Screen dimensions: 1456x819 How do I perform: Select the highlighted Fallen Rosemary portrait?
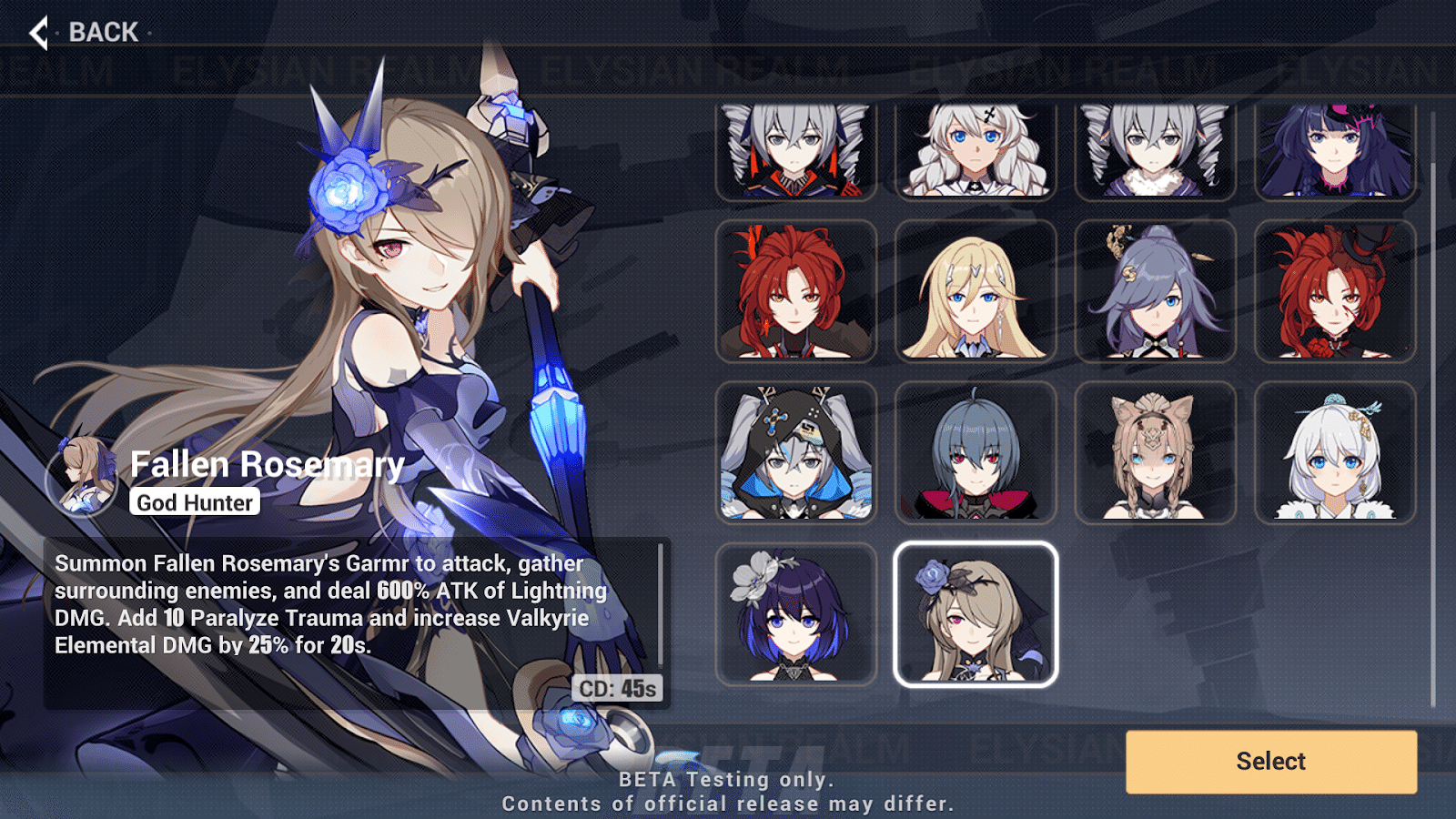(976, 614)
